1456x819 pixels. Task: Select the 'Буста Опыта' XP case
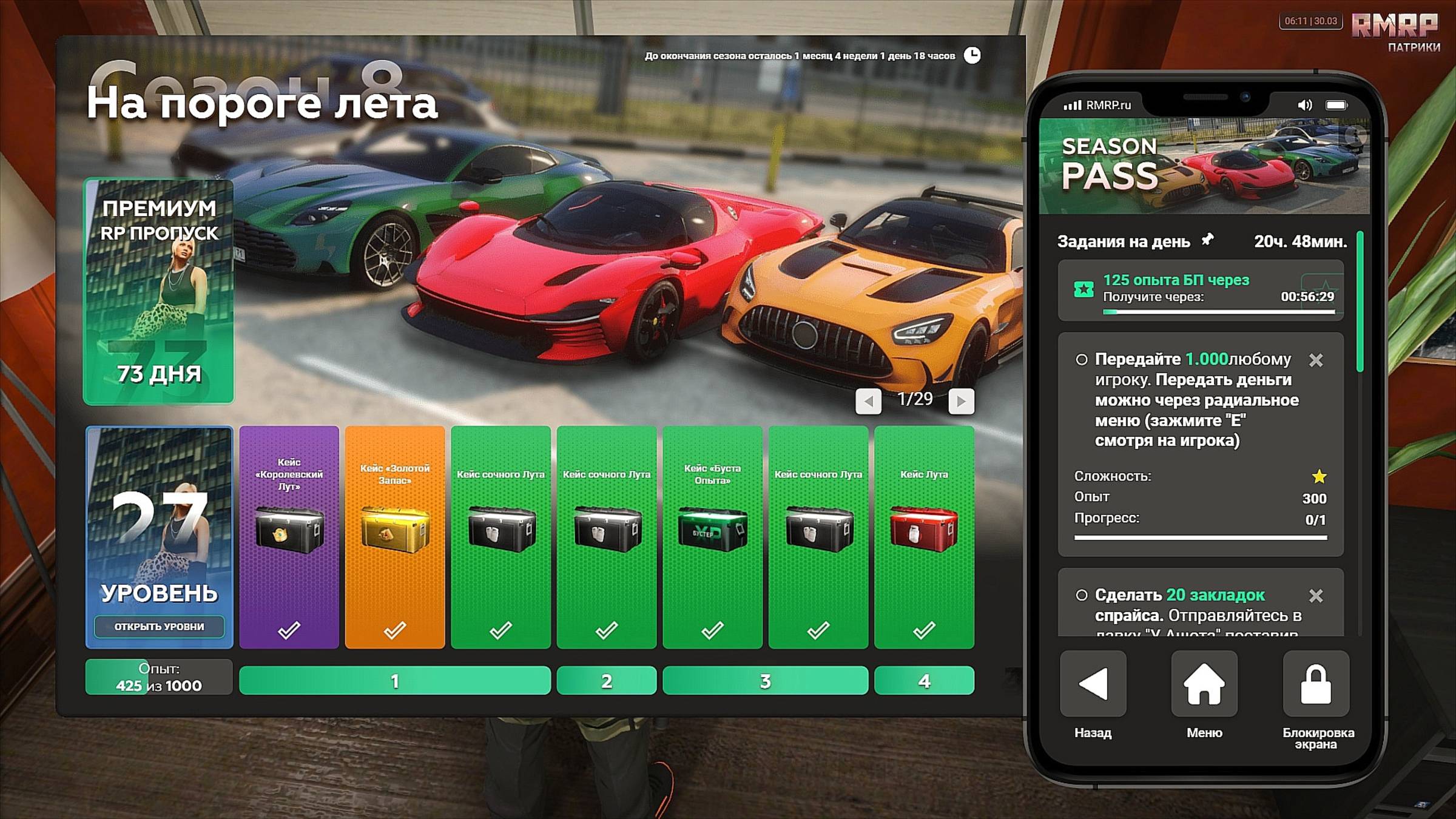712,537
